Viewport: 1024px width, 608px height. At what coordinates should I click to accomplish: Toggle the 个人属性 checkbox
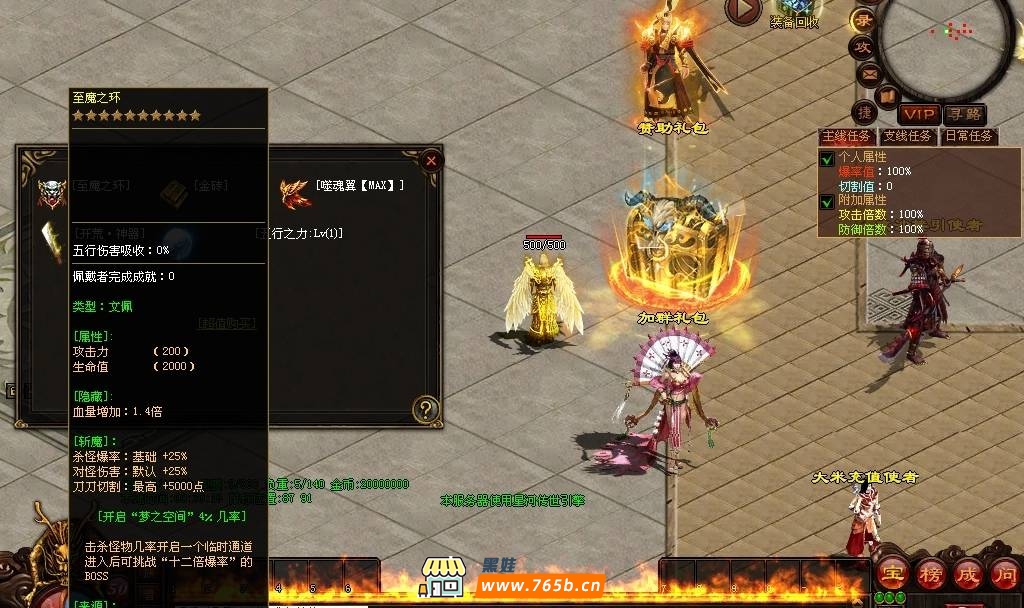(827, 159)
